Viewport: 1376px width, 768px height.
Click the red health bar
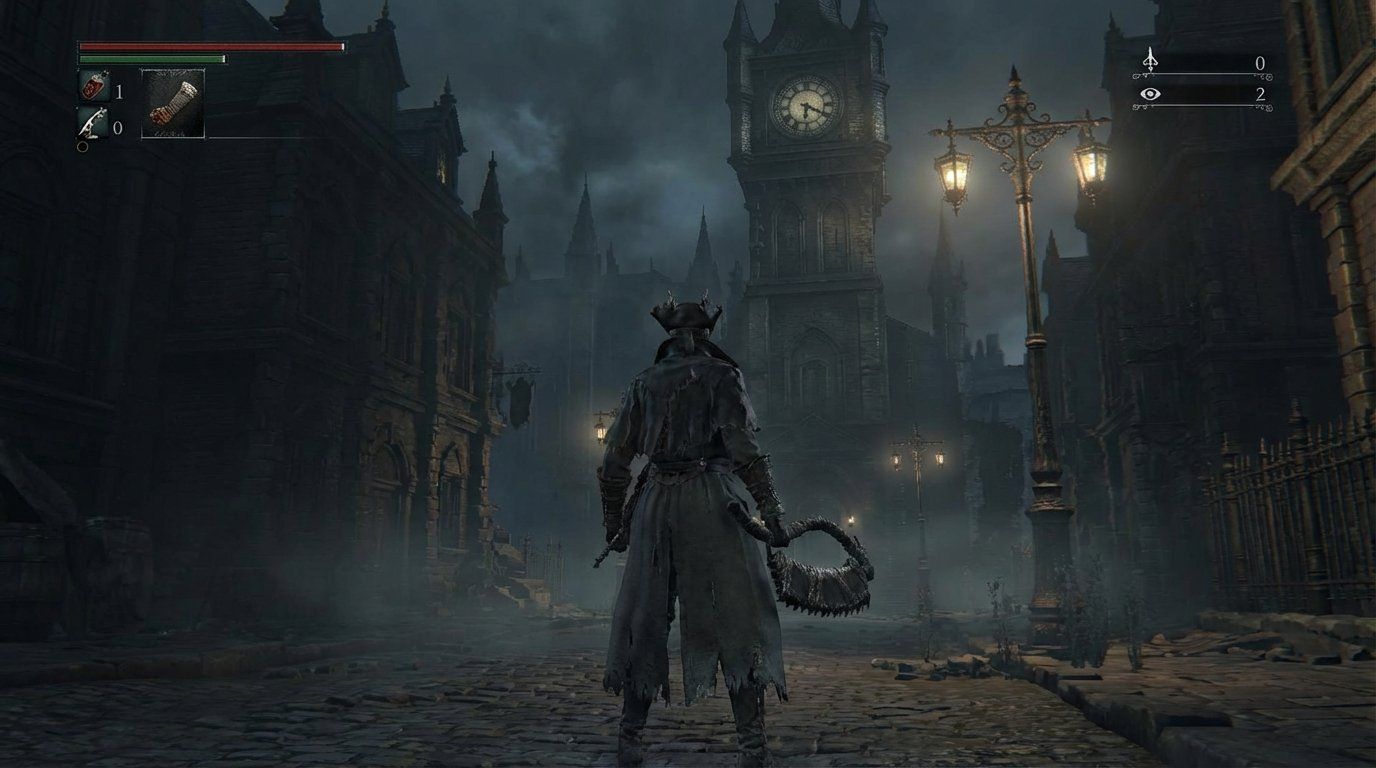(x=210, y=47)
